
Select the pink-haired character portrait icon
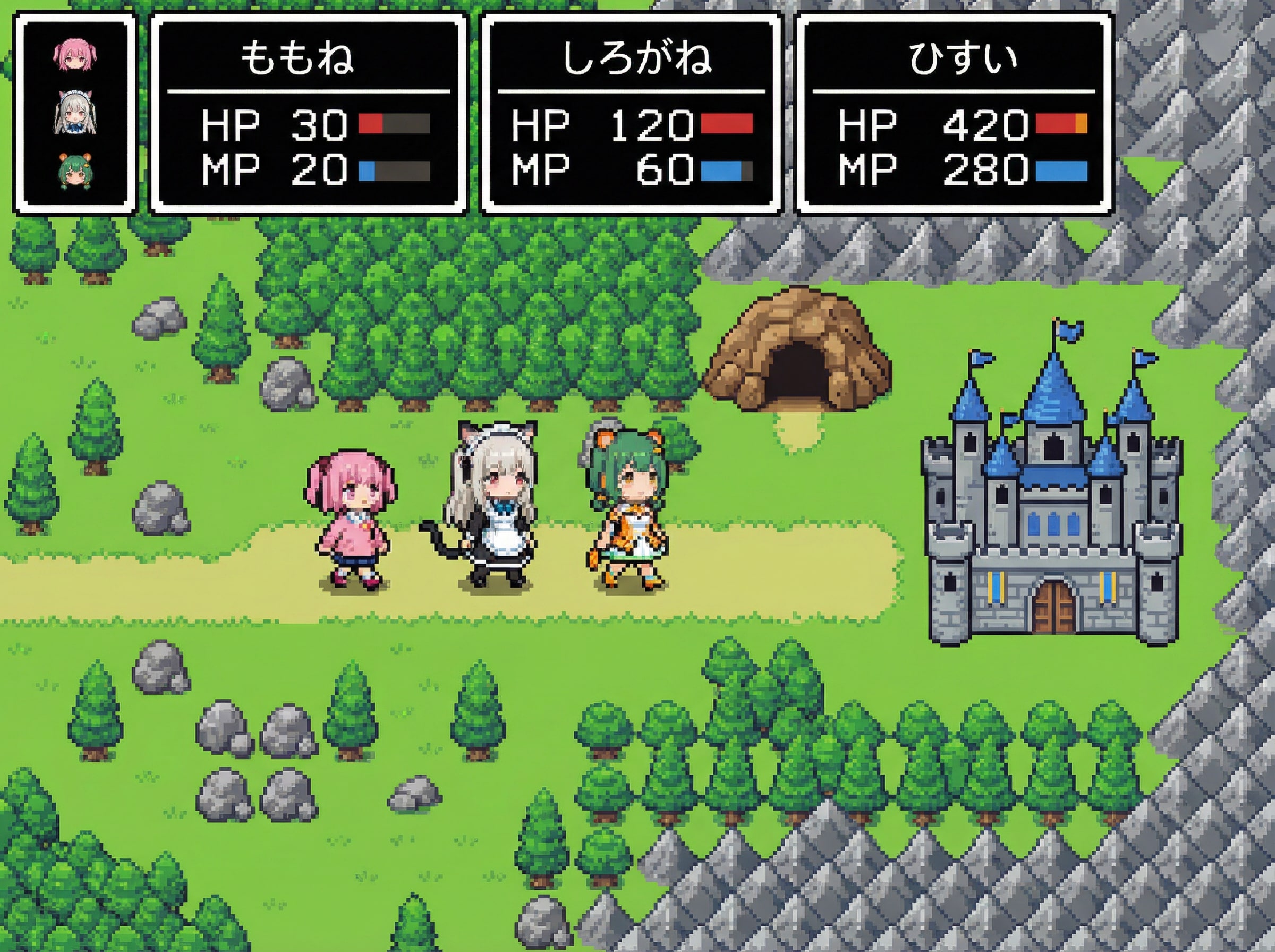(x=75, y=56)
